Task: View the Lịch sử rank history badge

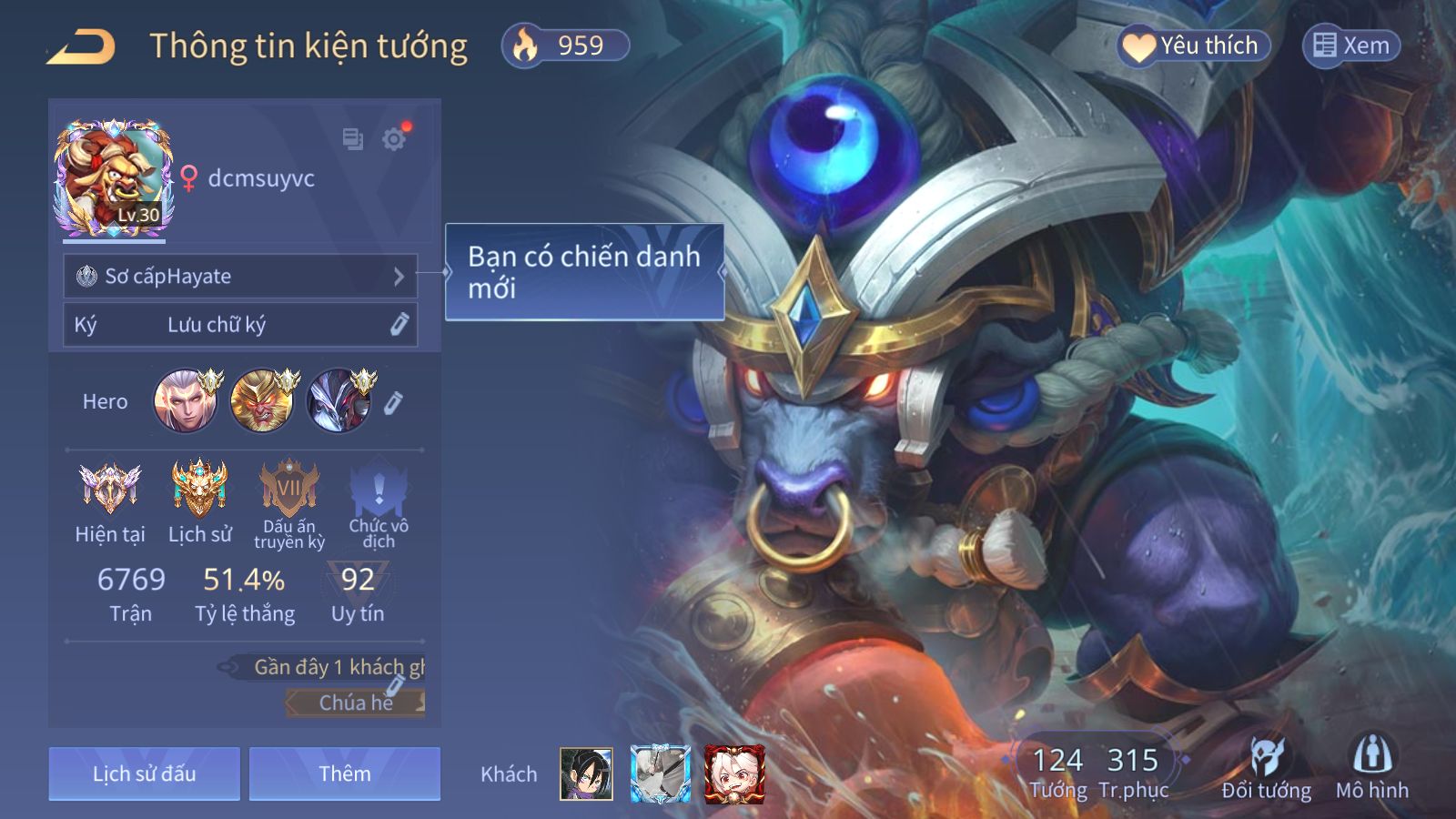Action: click(x=199, y=489)
